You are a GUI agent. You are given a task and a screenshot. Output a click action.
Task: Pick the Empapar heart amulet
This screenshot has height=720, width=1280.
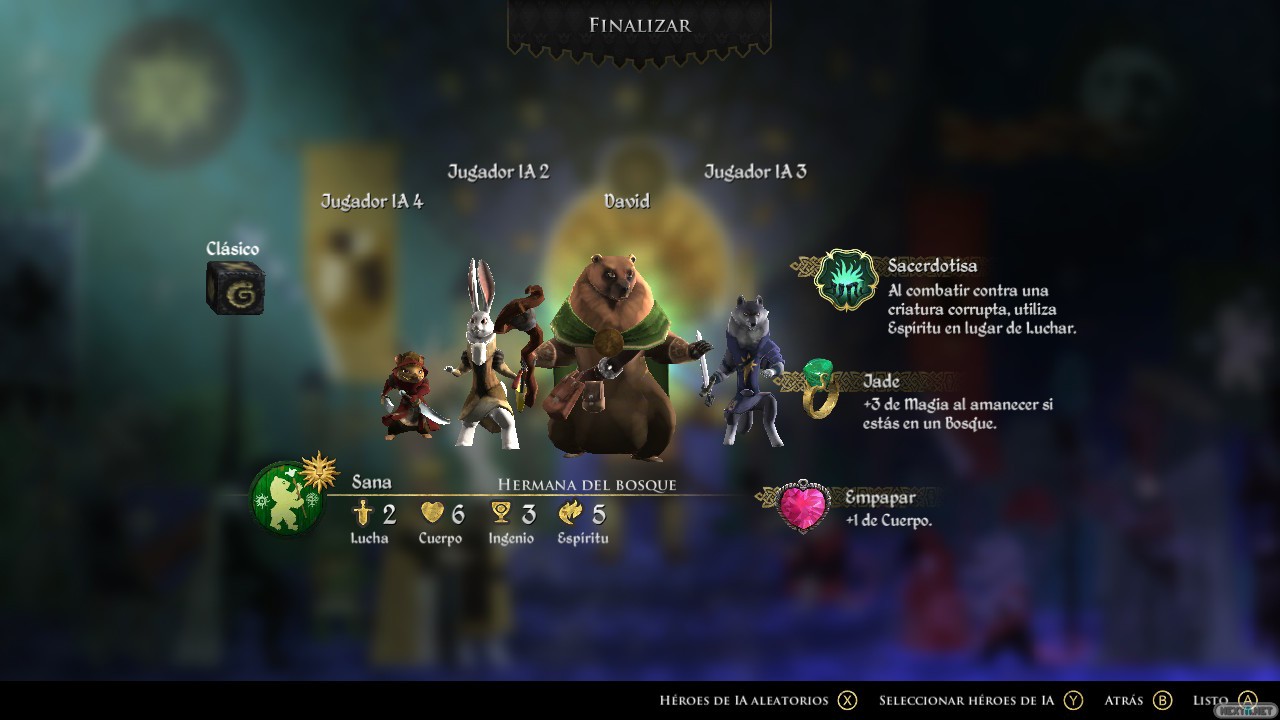[803, 505]
